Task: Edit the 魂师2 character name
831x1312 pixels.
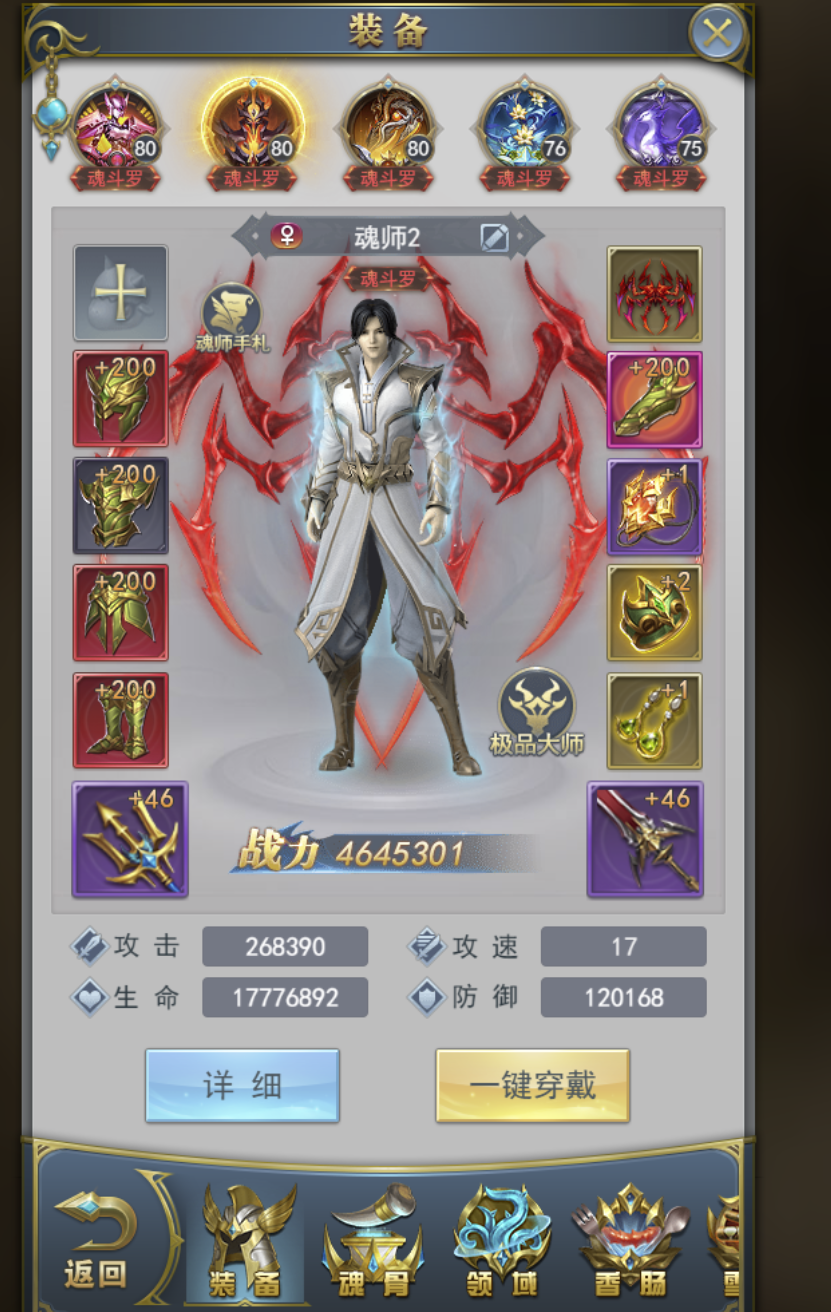Action: point(494,237)
